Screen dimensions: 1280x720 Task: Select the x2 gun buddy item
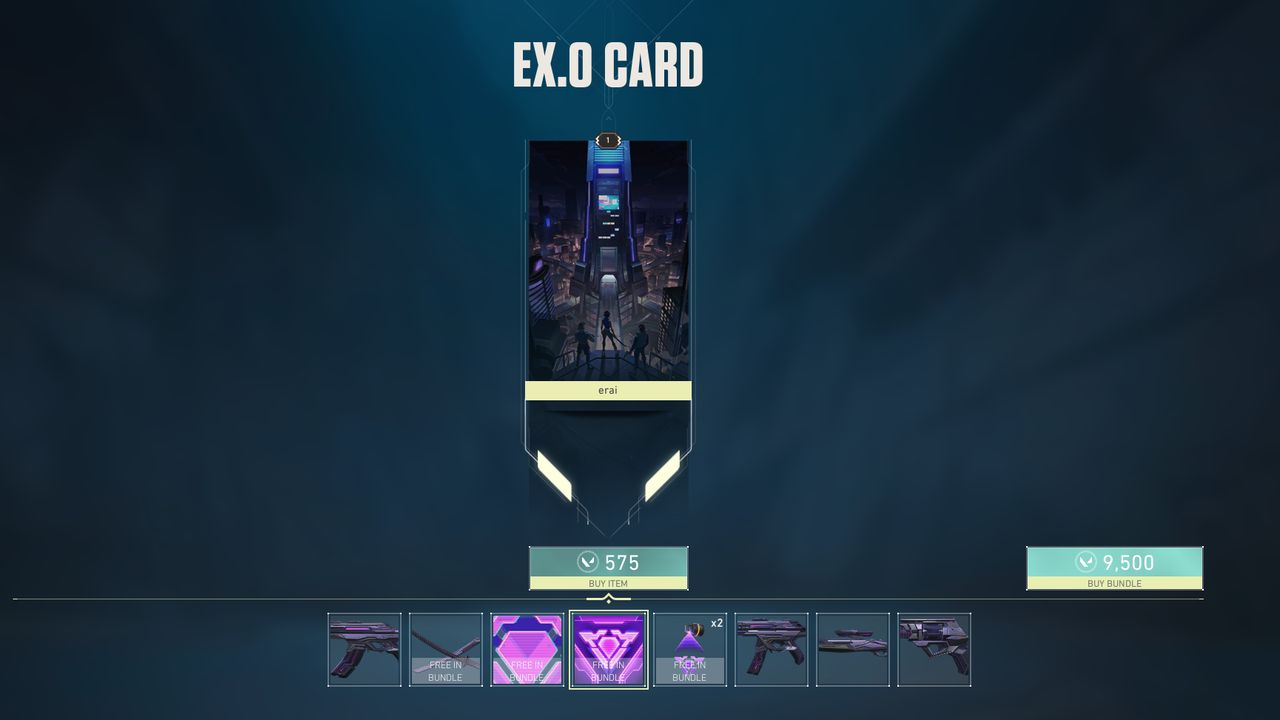pos(692,648)
